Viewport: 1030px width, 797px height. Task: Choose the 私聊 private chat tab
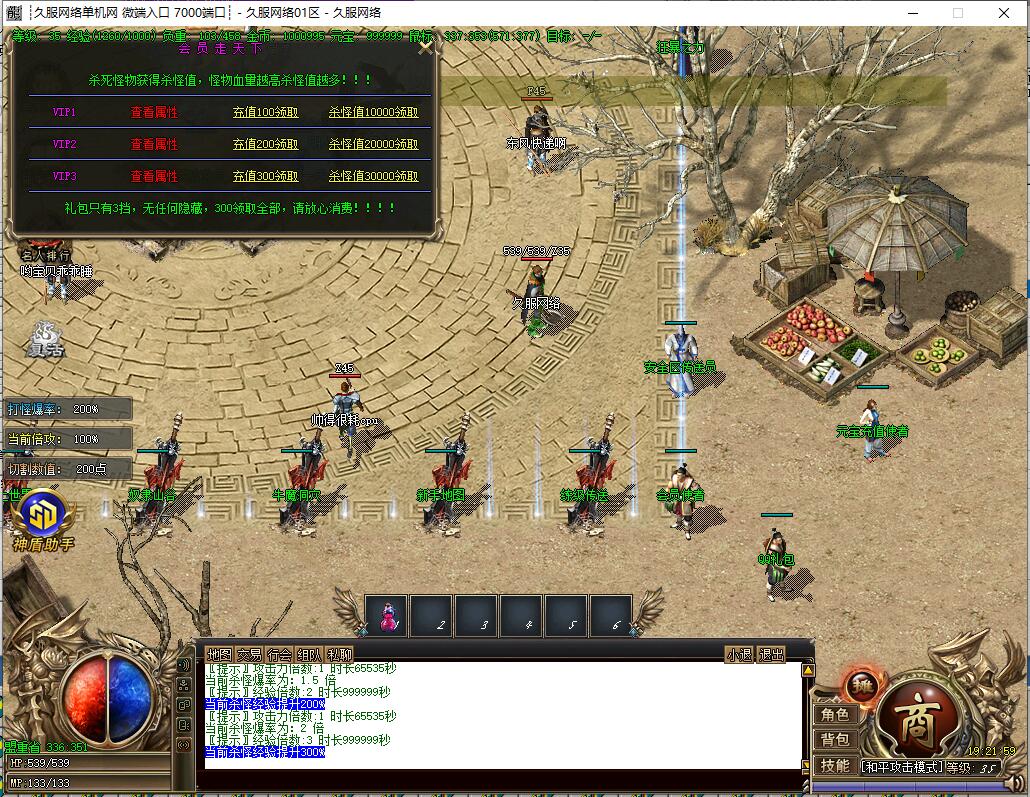click(x=339, y=655)
